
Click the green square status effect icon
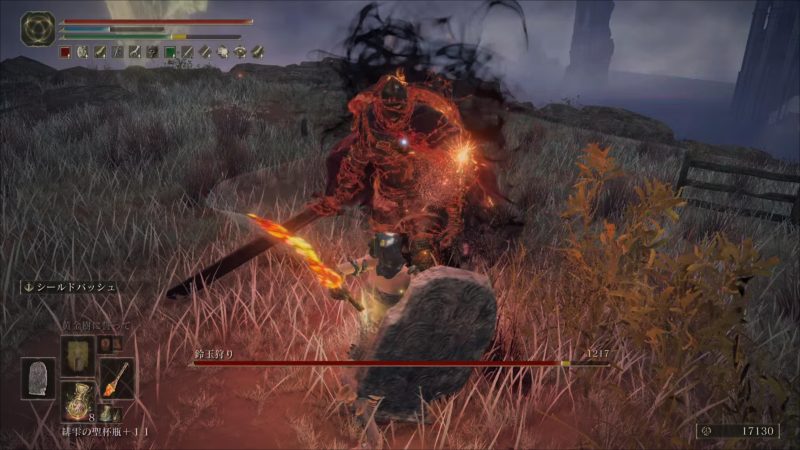171,51
